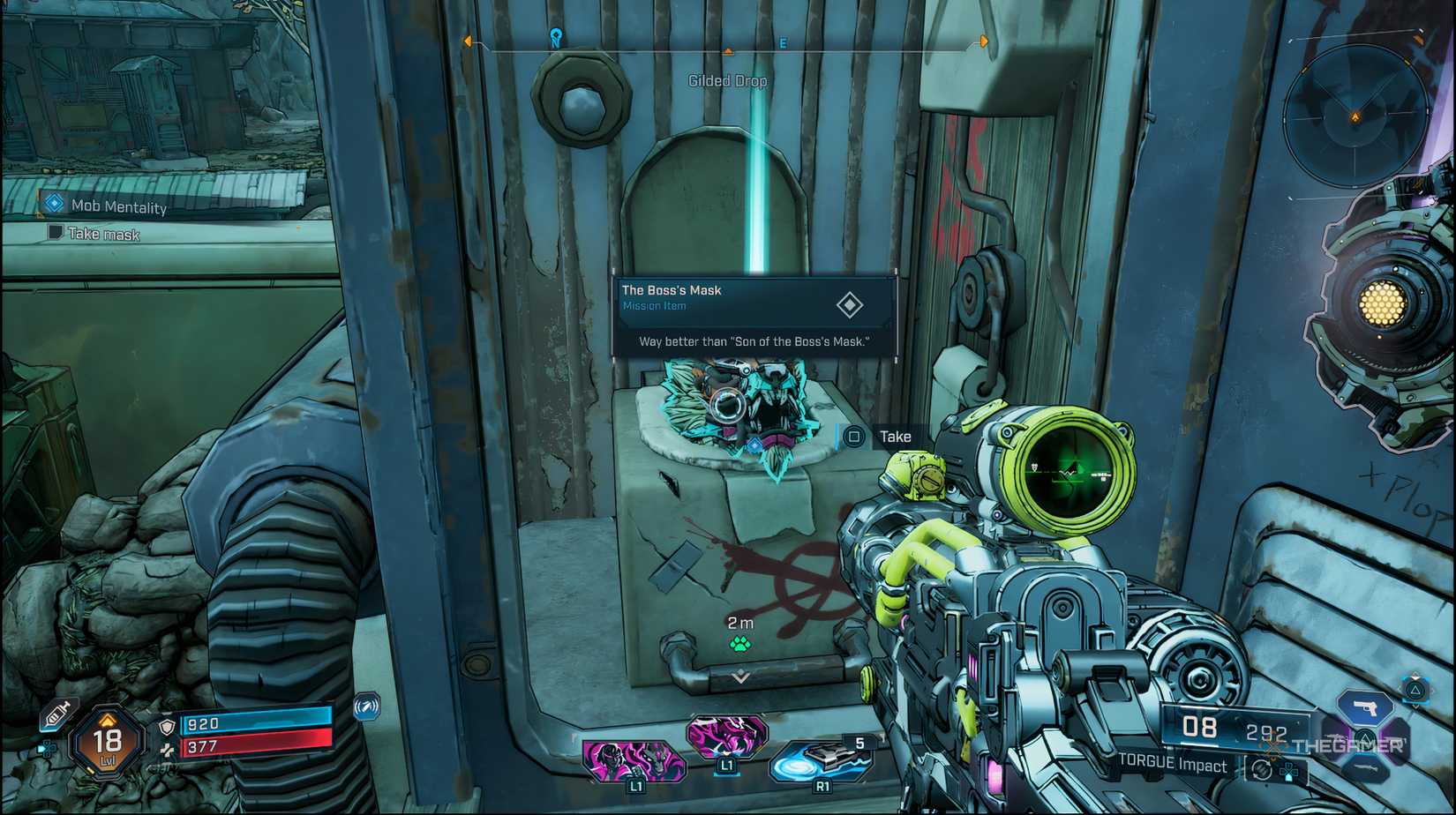
Task: Activate the two-character purple action skill
Action: point(634,760)
